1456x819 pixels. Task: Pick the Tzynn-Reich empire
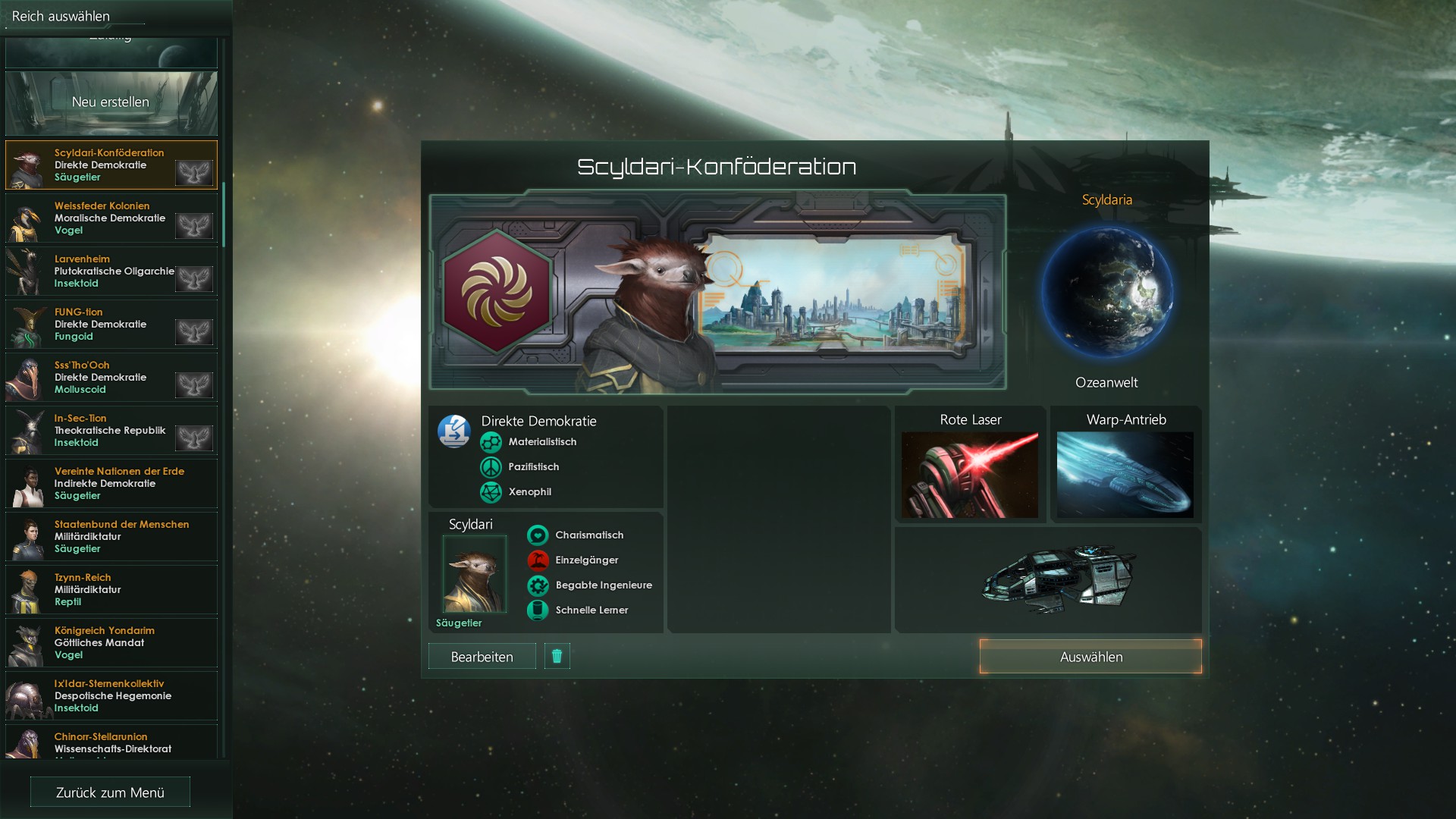(x=111, y=589)
